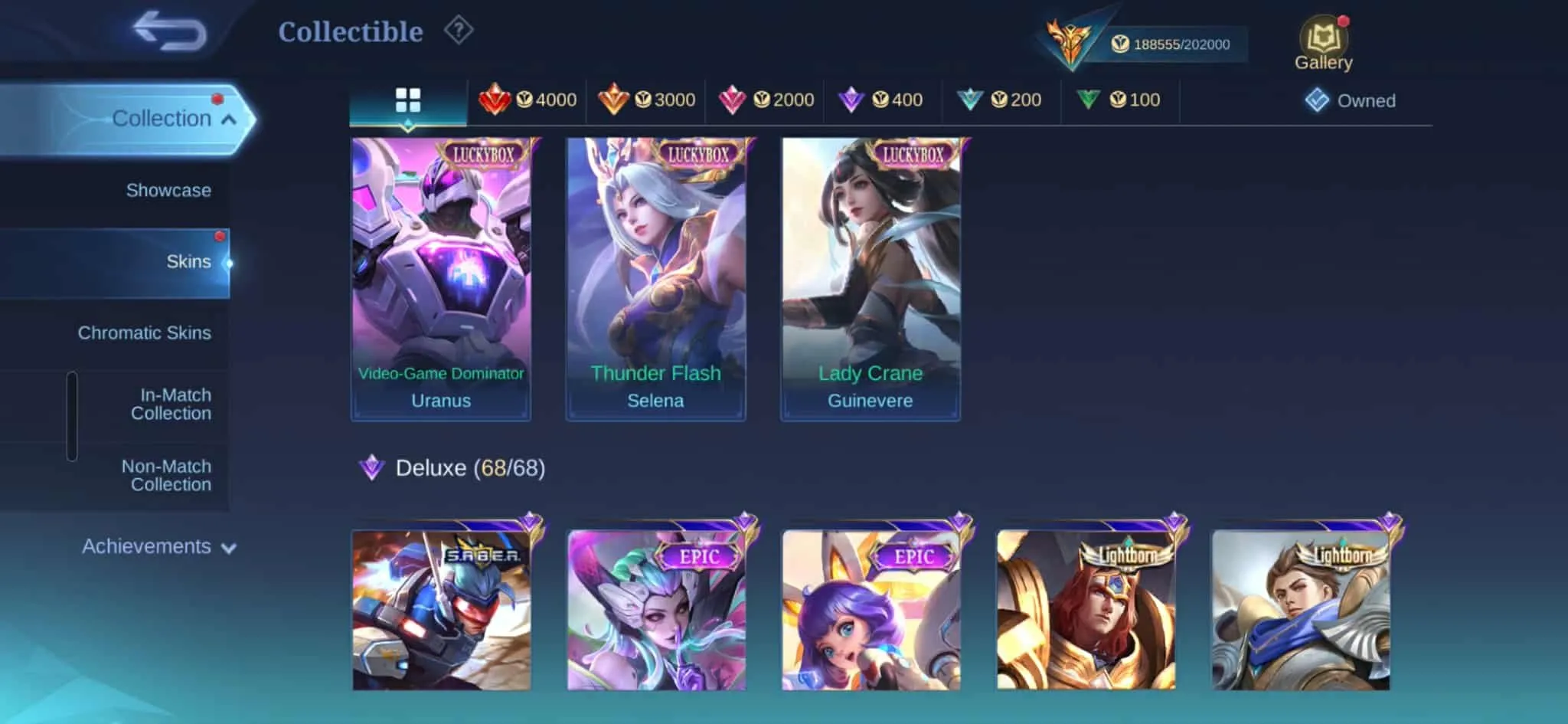Select Non-Match Collection
The height and width of the screenshot is (724, 1568).
point(165,475)
